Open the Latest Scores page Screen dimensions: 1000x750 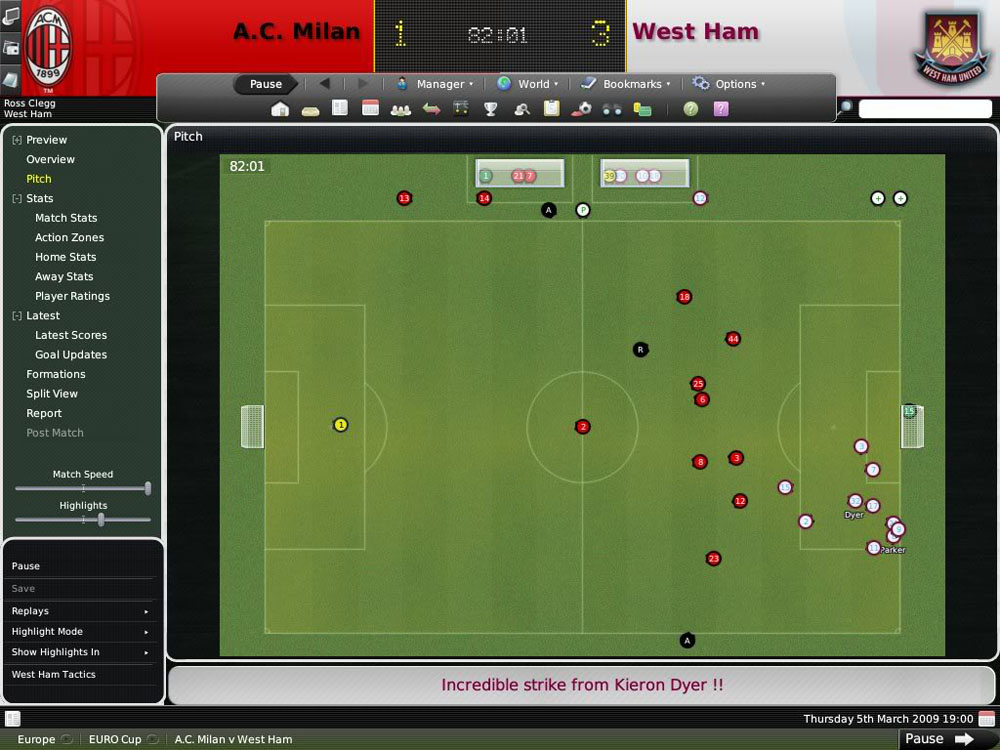click(x=70, y=335)
